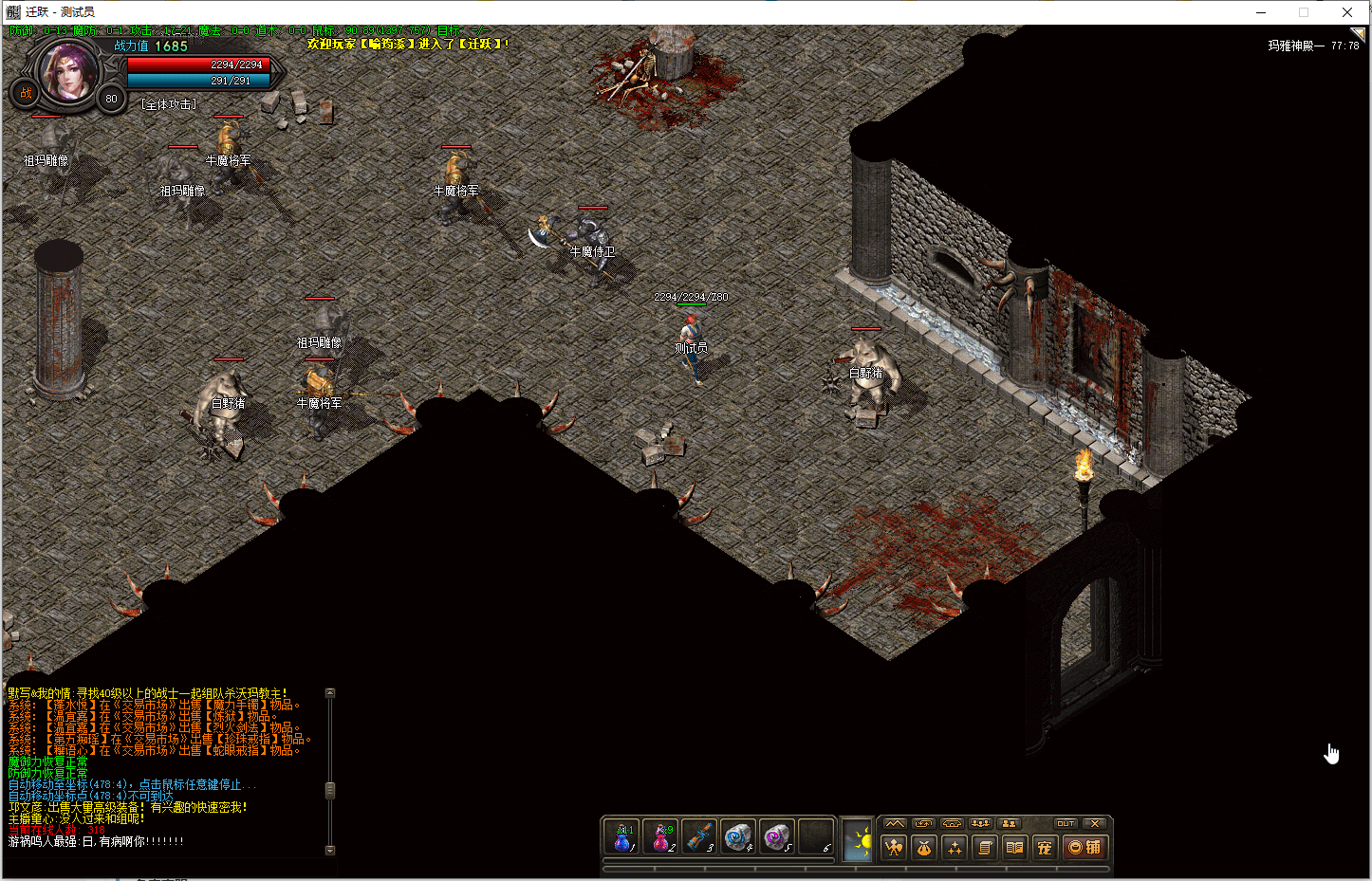
Task: Click the X exit button on the toolbar
Action: pos(1095,823)
